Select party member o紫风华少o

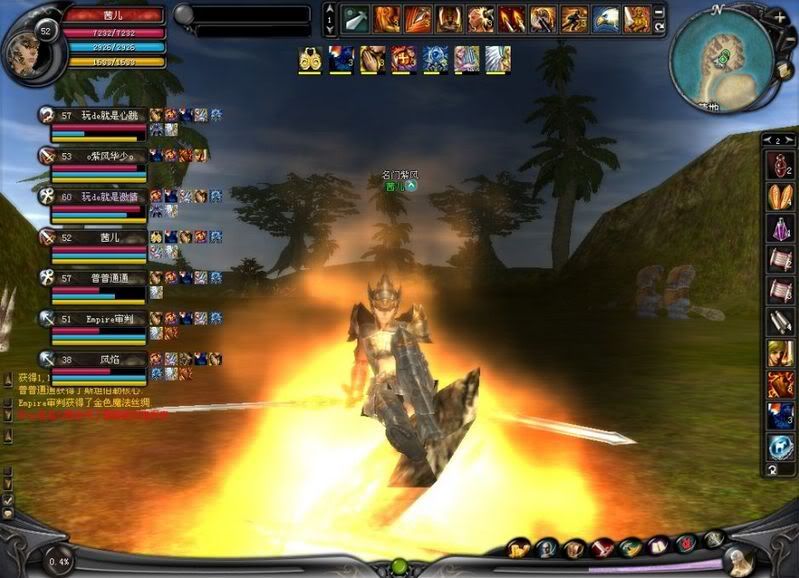[x=96, y=156]
